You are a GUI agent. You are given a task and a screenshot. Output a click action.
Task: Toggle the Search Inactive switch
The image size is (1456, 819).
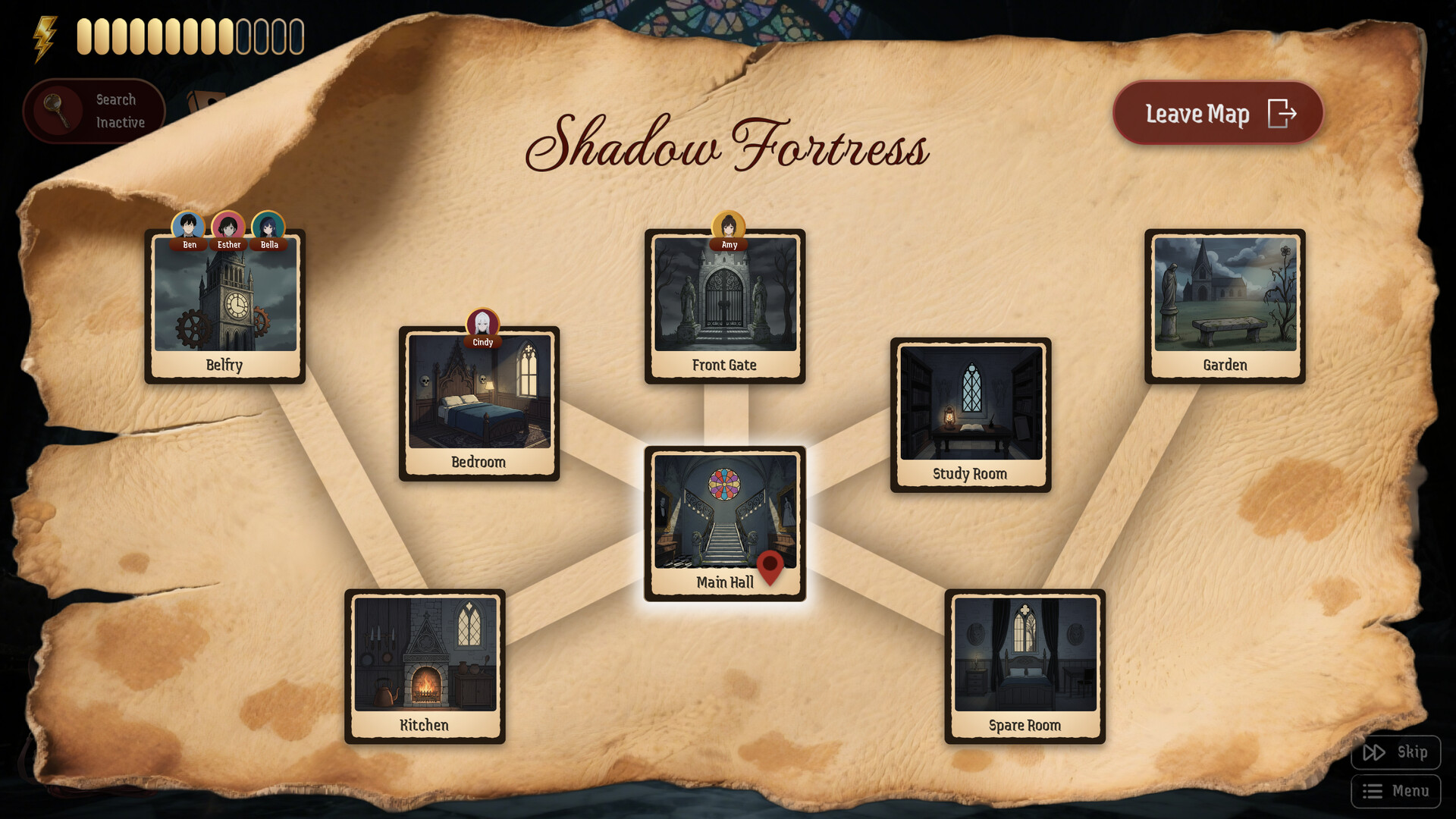point(93,110)
